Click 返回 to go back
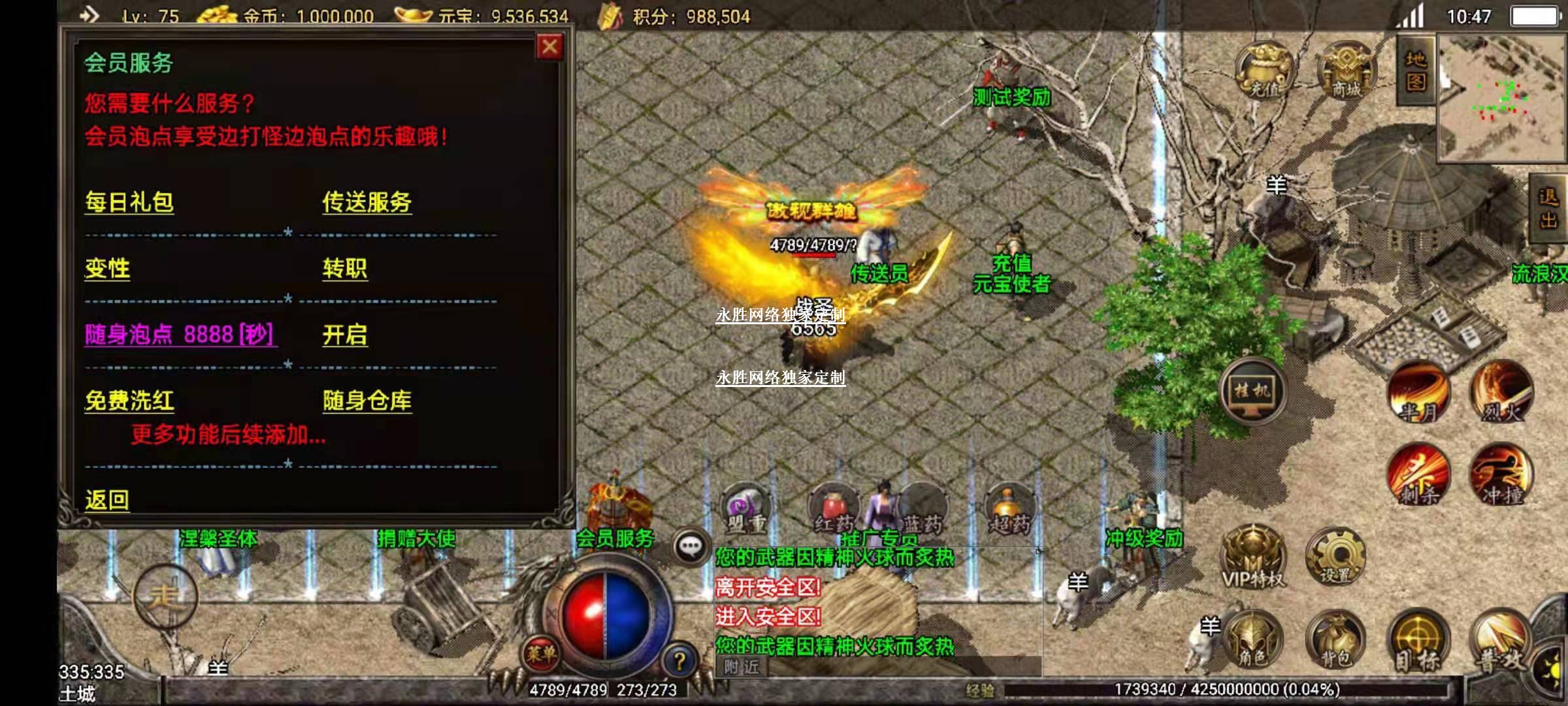Screen dimensions: 1568x706 click(107, 501)
